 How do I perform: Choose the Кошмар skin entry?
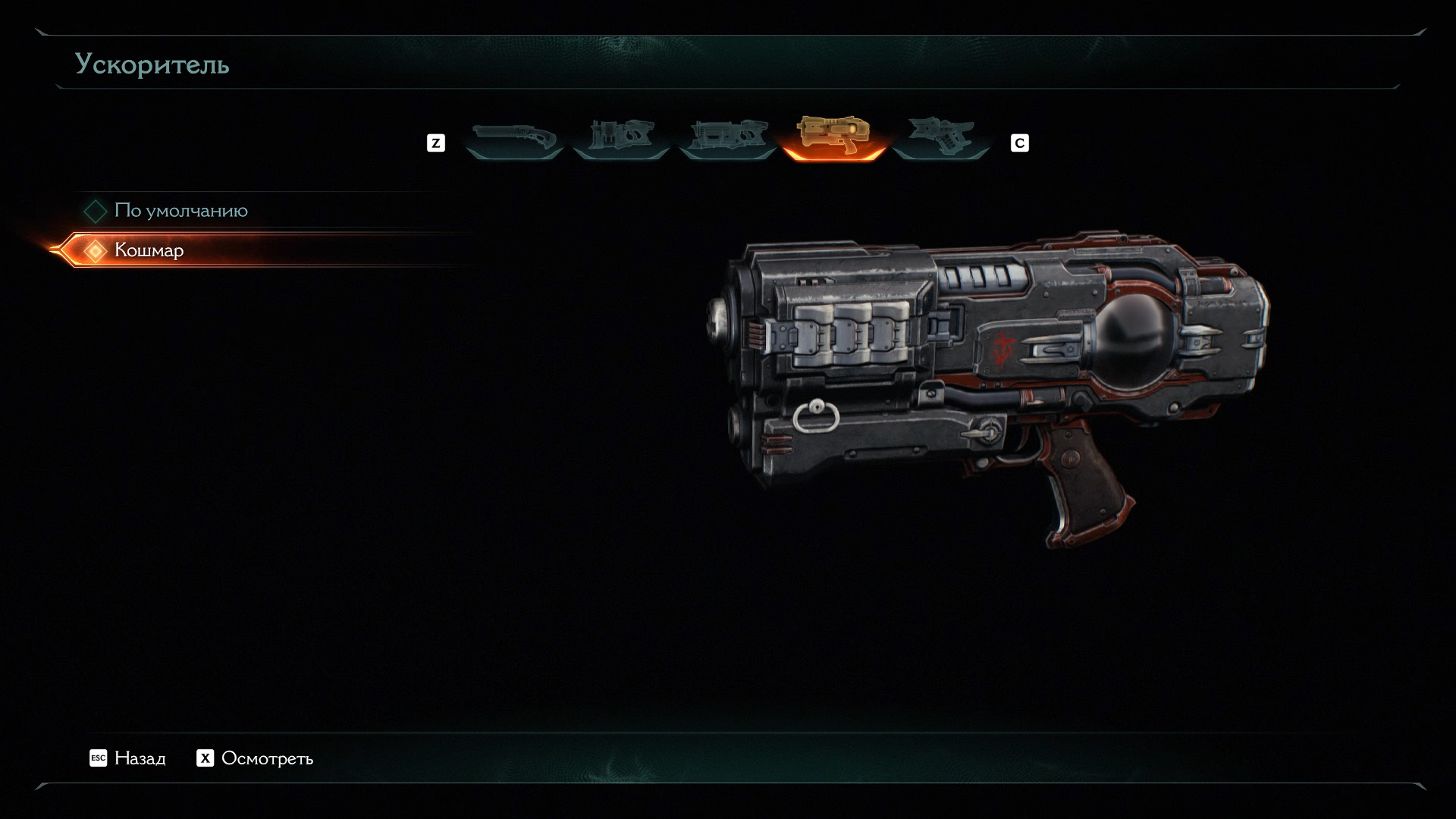click(149, 250)
